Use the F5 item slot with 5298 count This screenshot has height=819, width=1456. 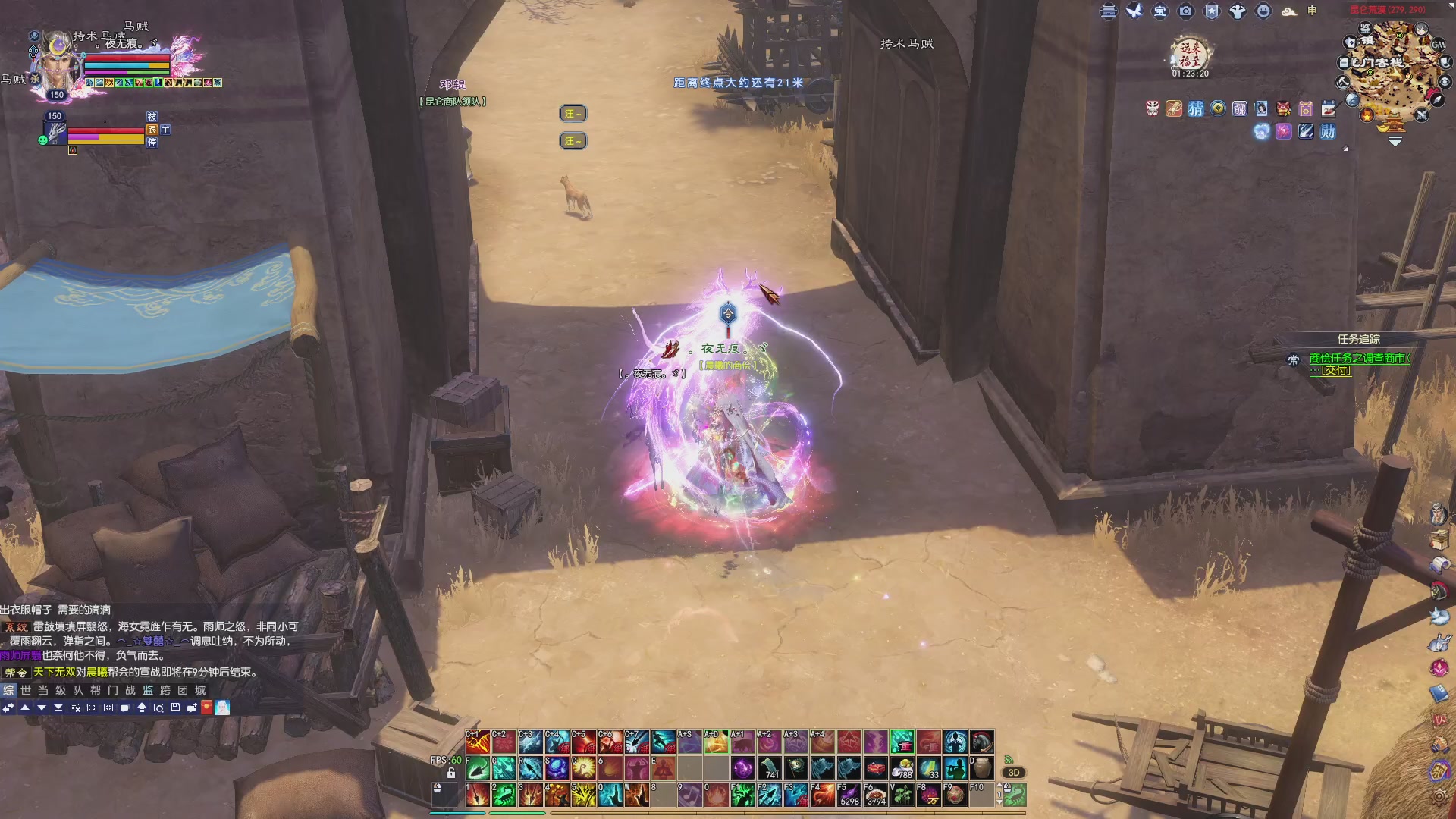849,795
